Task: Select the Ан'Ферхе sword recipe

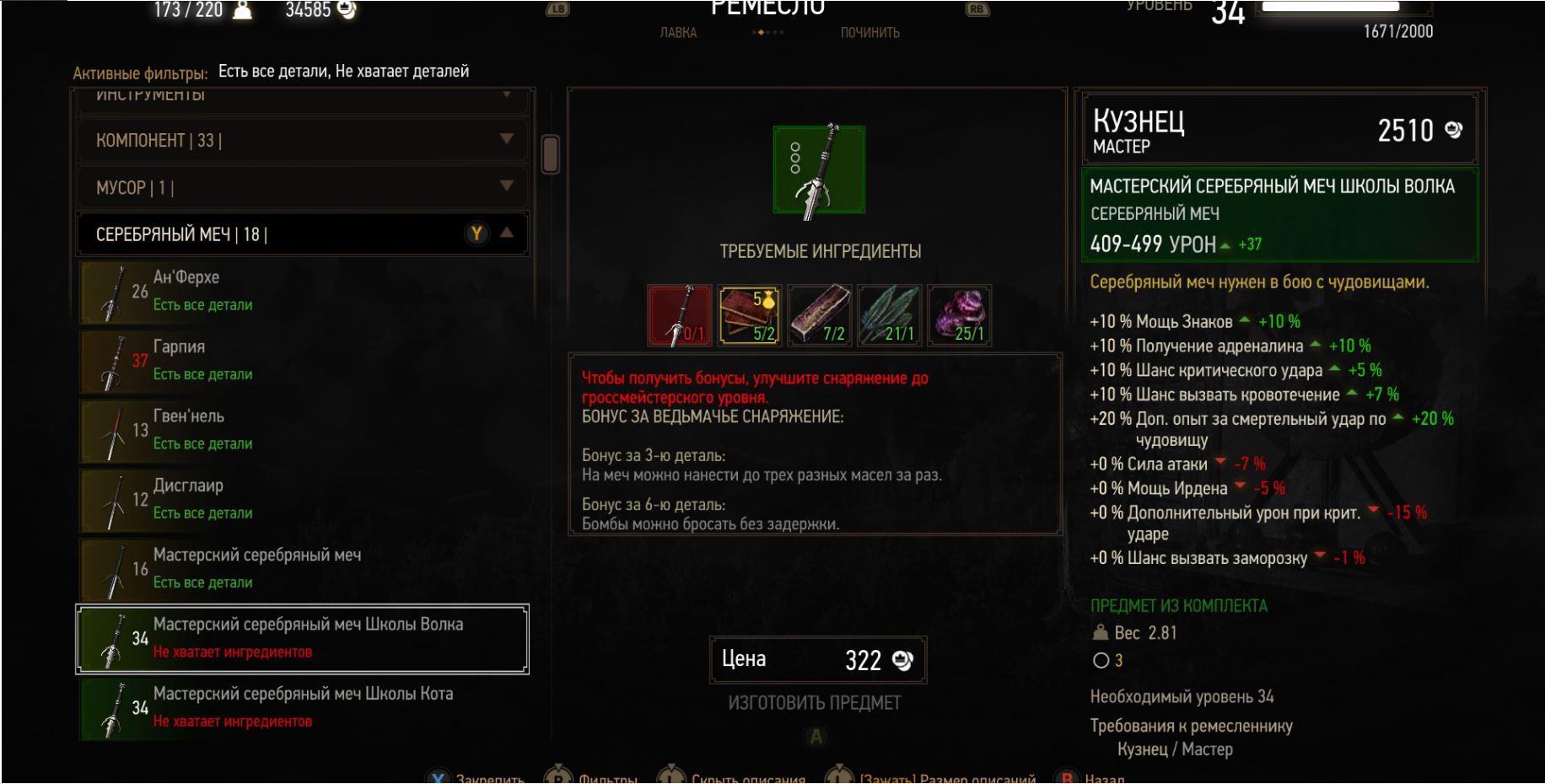Action: click(x=302, y=291)
